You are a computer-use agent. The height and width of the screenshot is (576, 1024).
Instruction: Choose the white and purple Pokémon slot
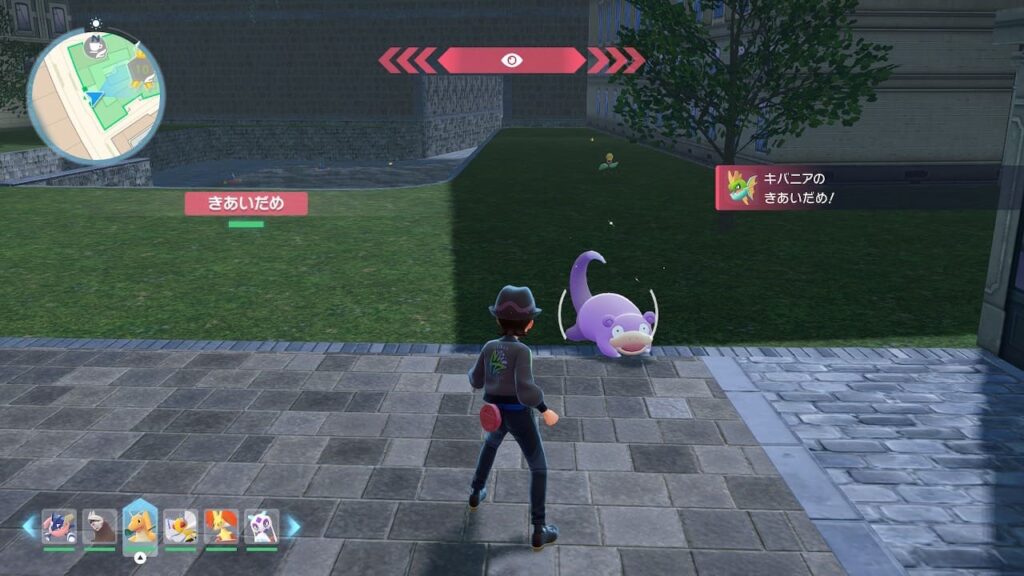[261, 525]
